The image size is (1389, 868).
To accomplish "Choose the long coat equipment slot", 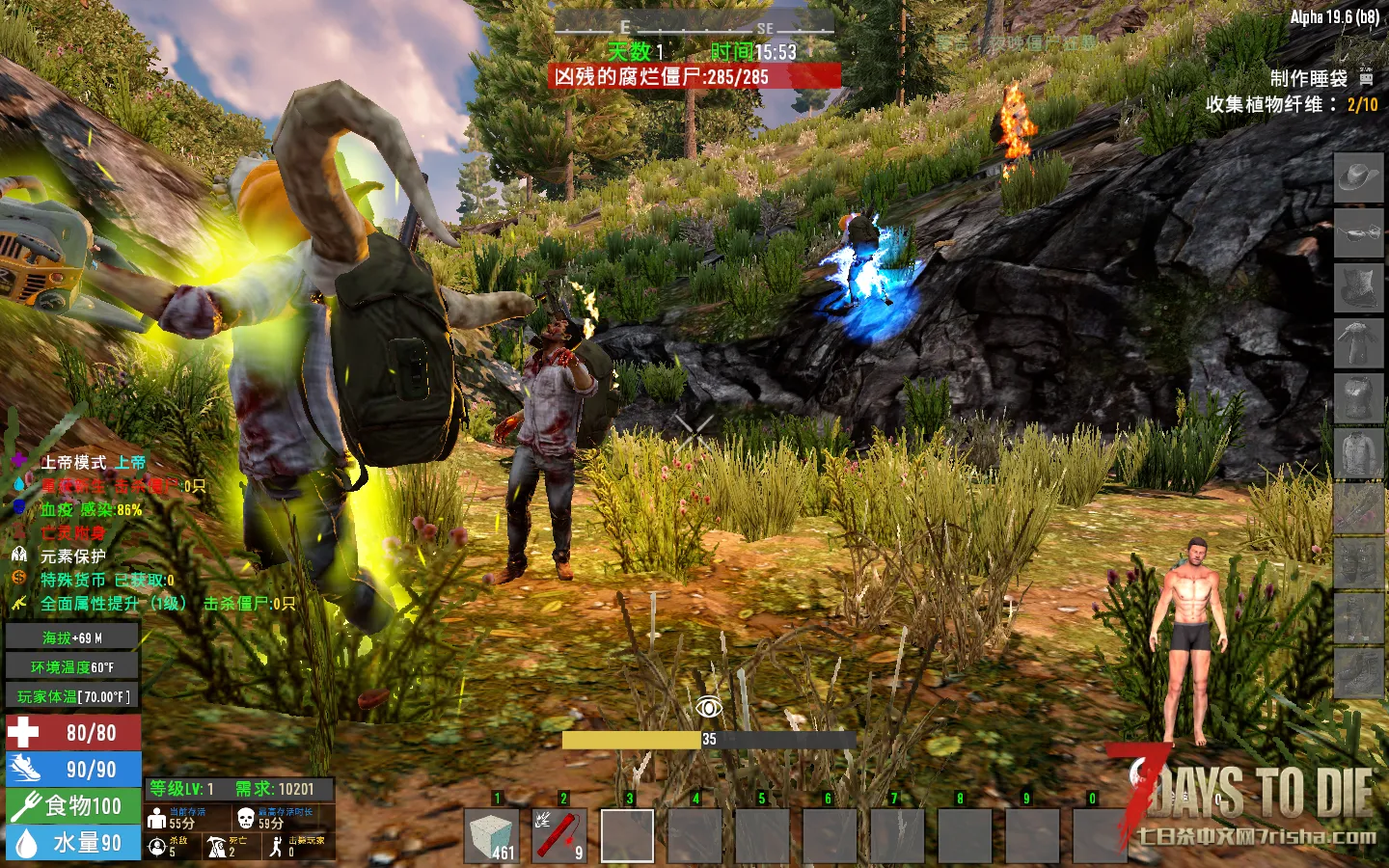I will click(x=1358, y=342).
